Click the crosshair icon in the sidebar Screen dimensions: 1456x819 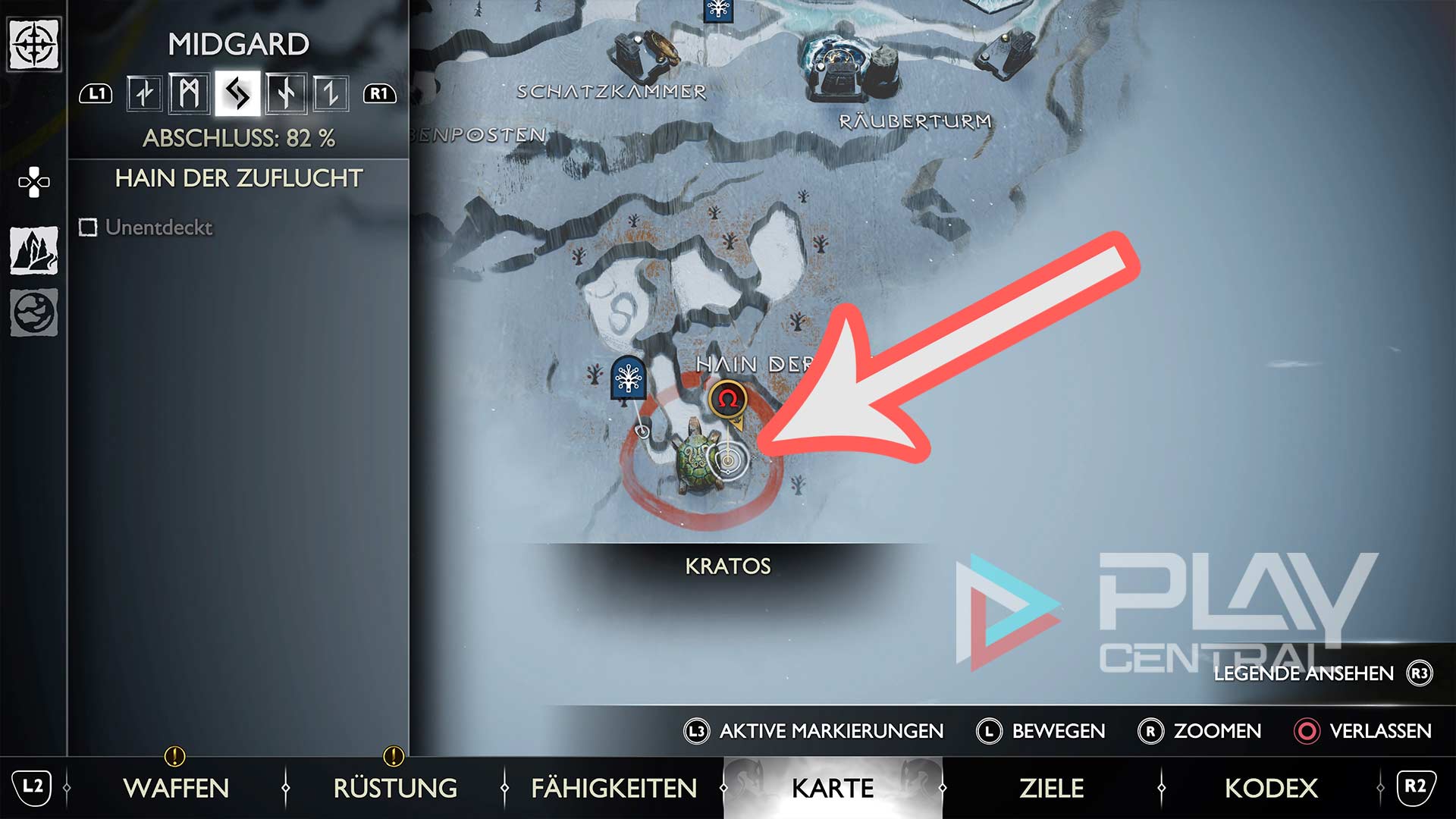click(33, 44)
